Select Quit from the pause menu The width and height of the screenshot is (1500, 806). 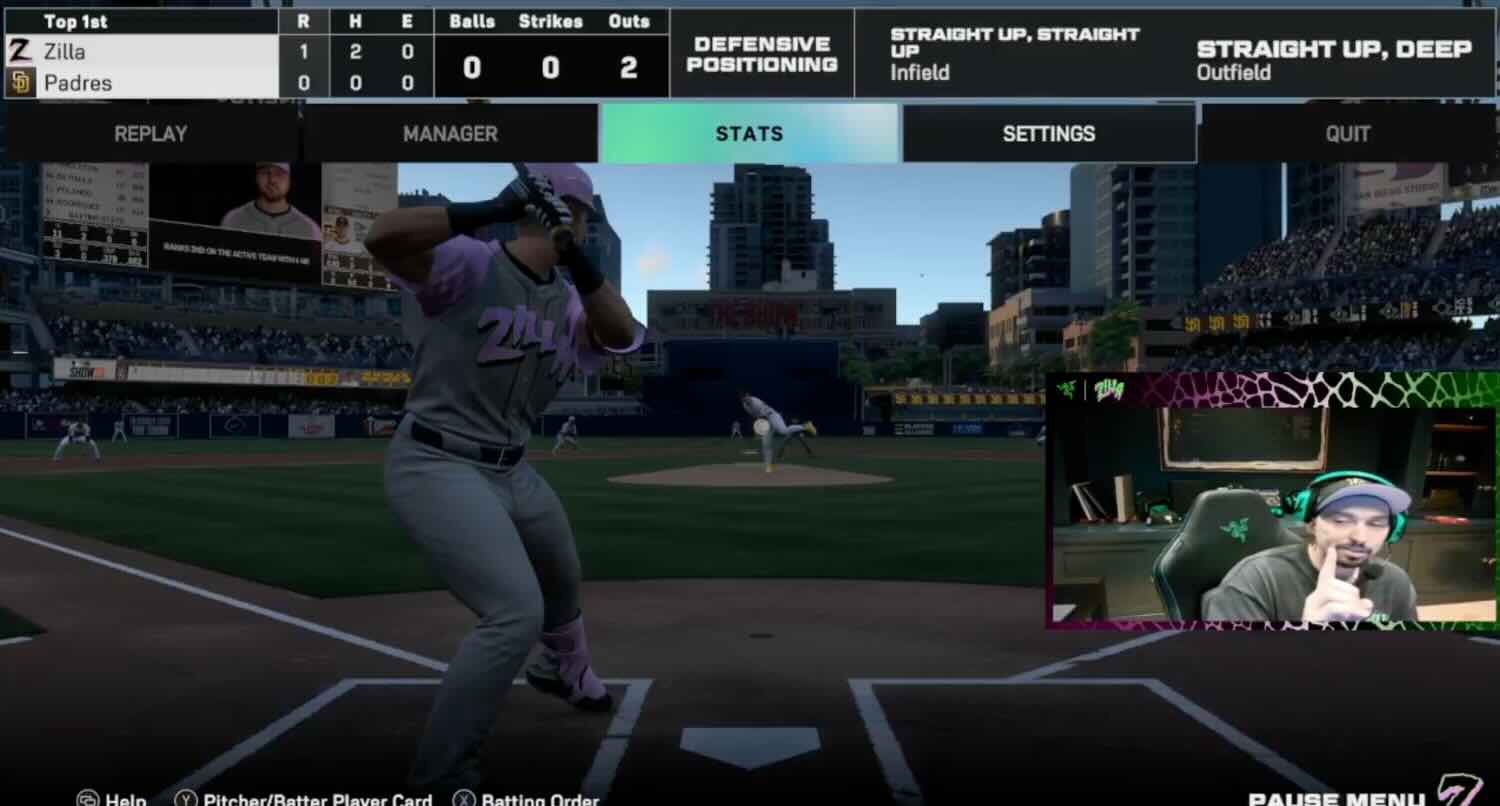pyautogui.click(x=1347, y=133)
